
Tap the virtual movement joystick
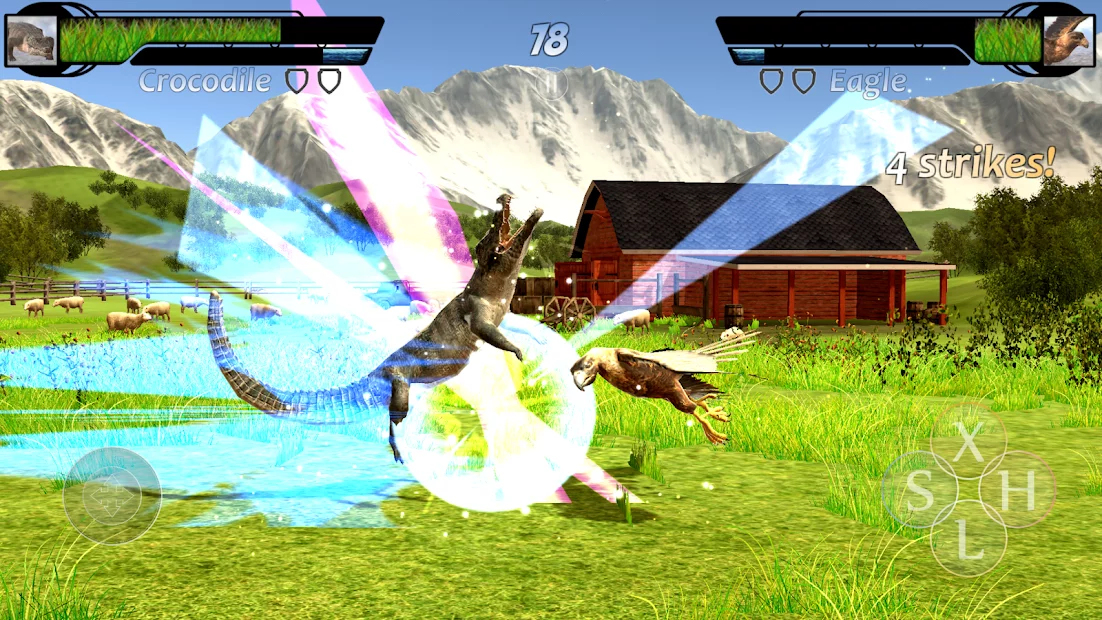point(112,496)
